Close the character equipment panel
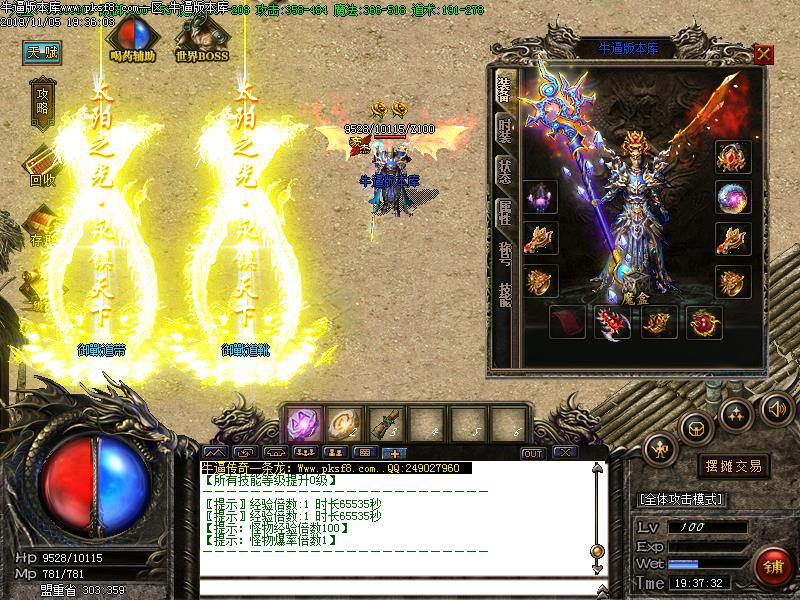 [763, 54]
